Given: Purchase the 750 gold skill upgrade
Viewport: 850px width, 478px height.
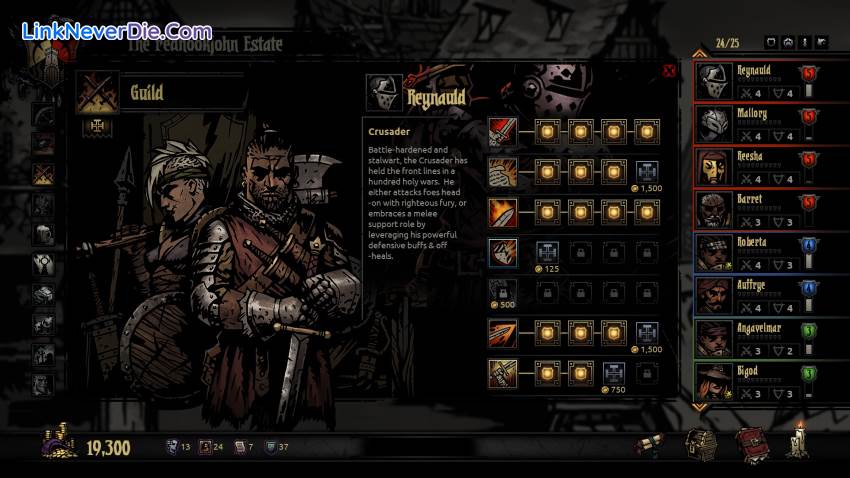Looking at the screenshot, I should tap(614, 373).
